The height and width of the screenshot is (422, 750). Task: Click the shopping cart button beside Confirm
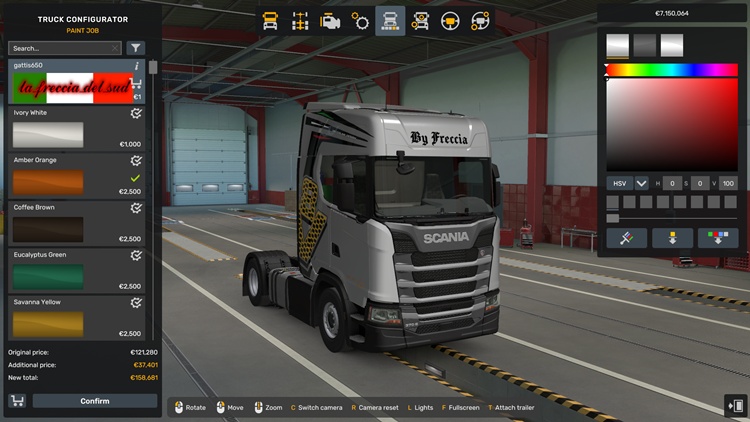point(17,401)
